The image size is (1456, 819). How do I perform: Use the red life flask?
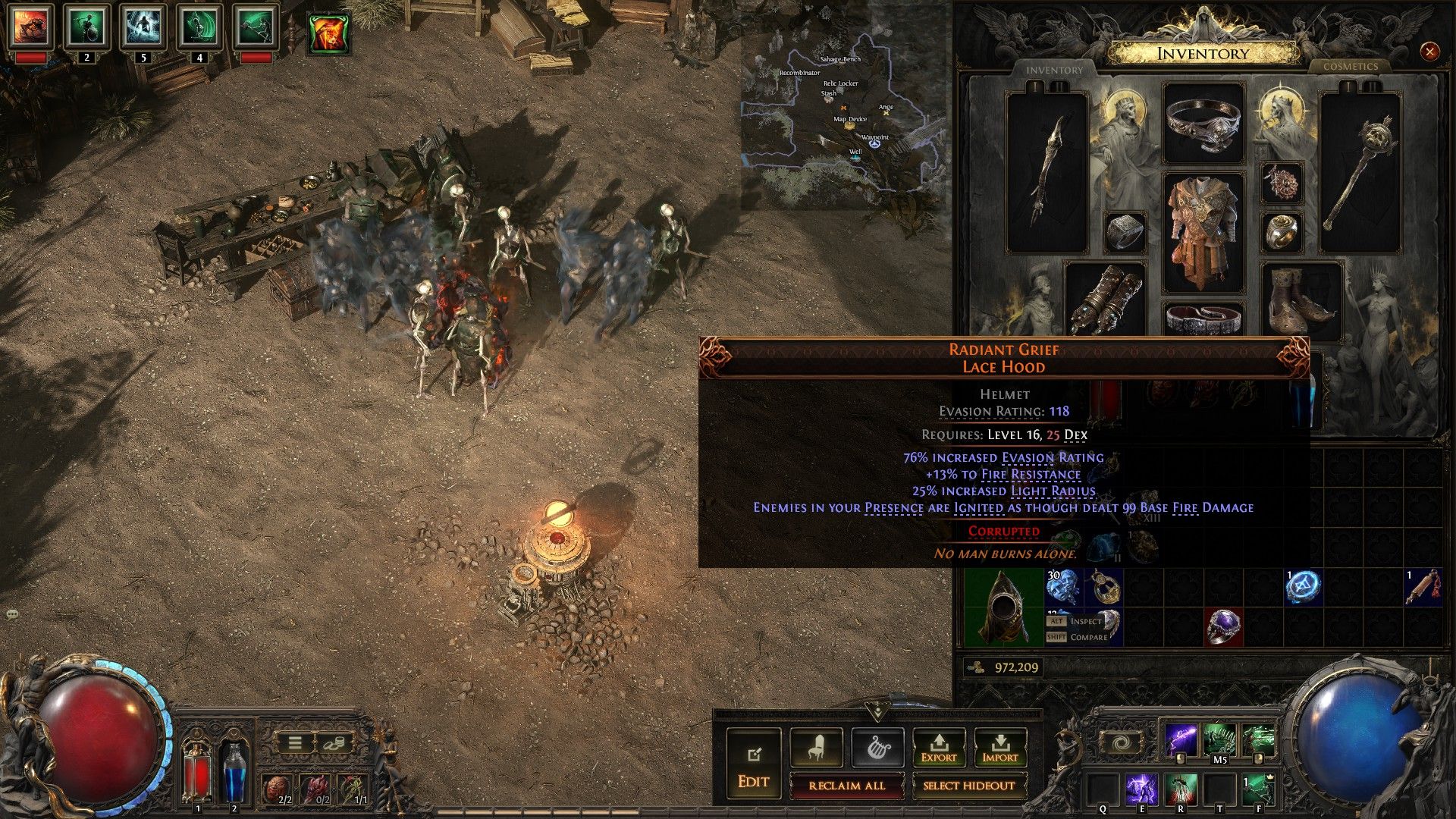(x=198, y=773)
